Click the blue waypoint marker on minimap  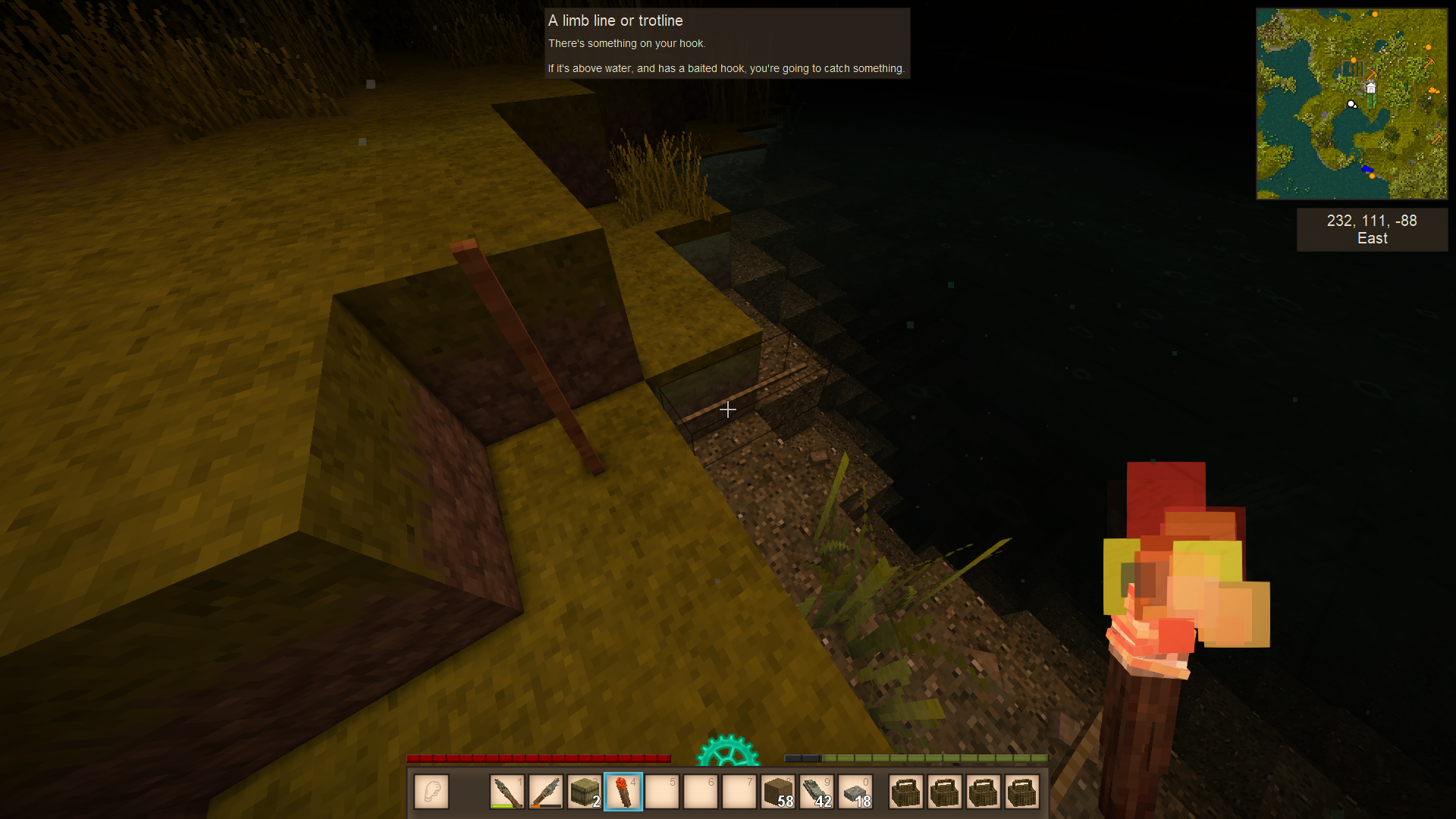1367,168
